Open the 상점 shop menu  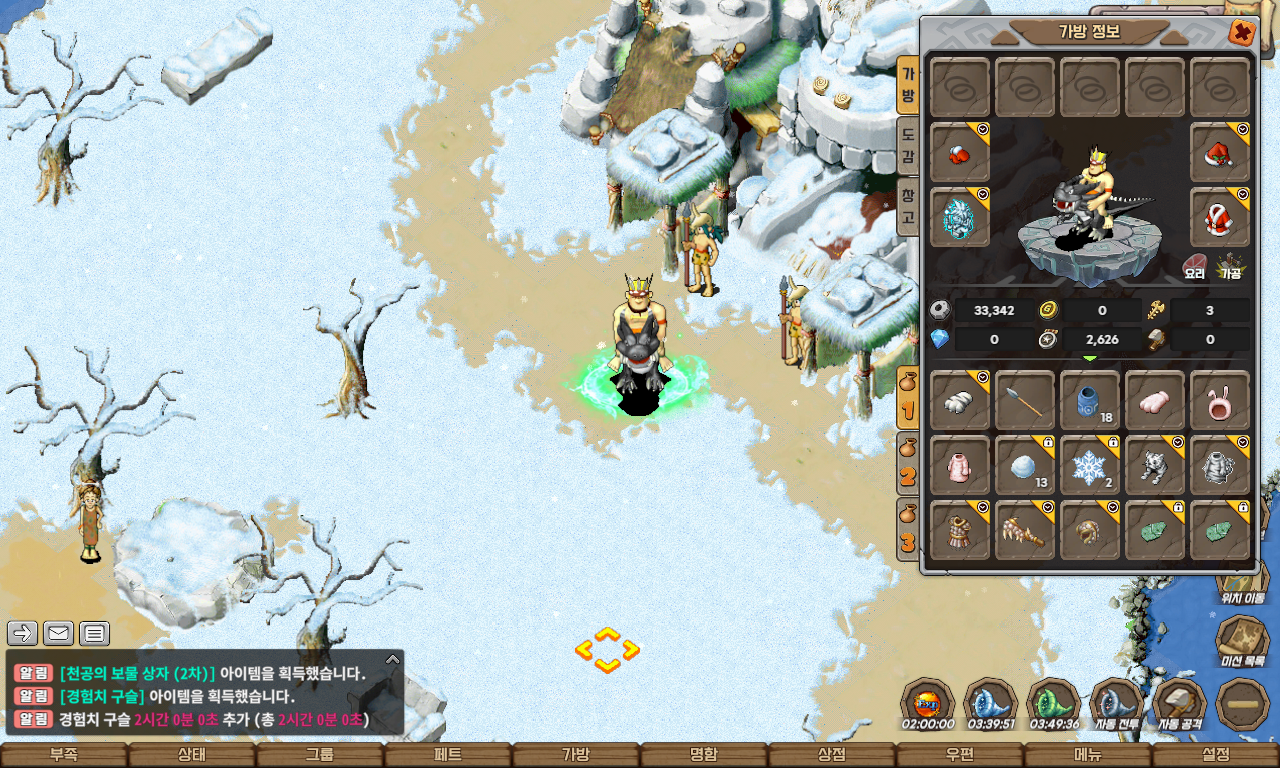832,755
